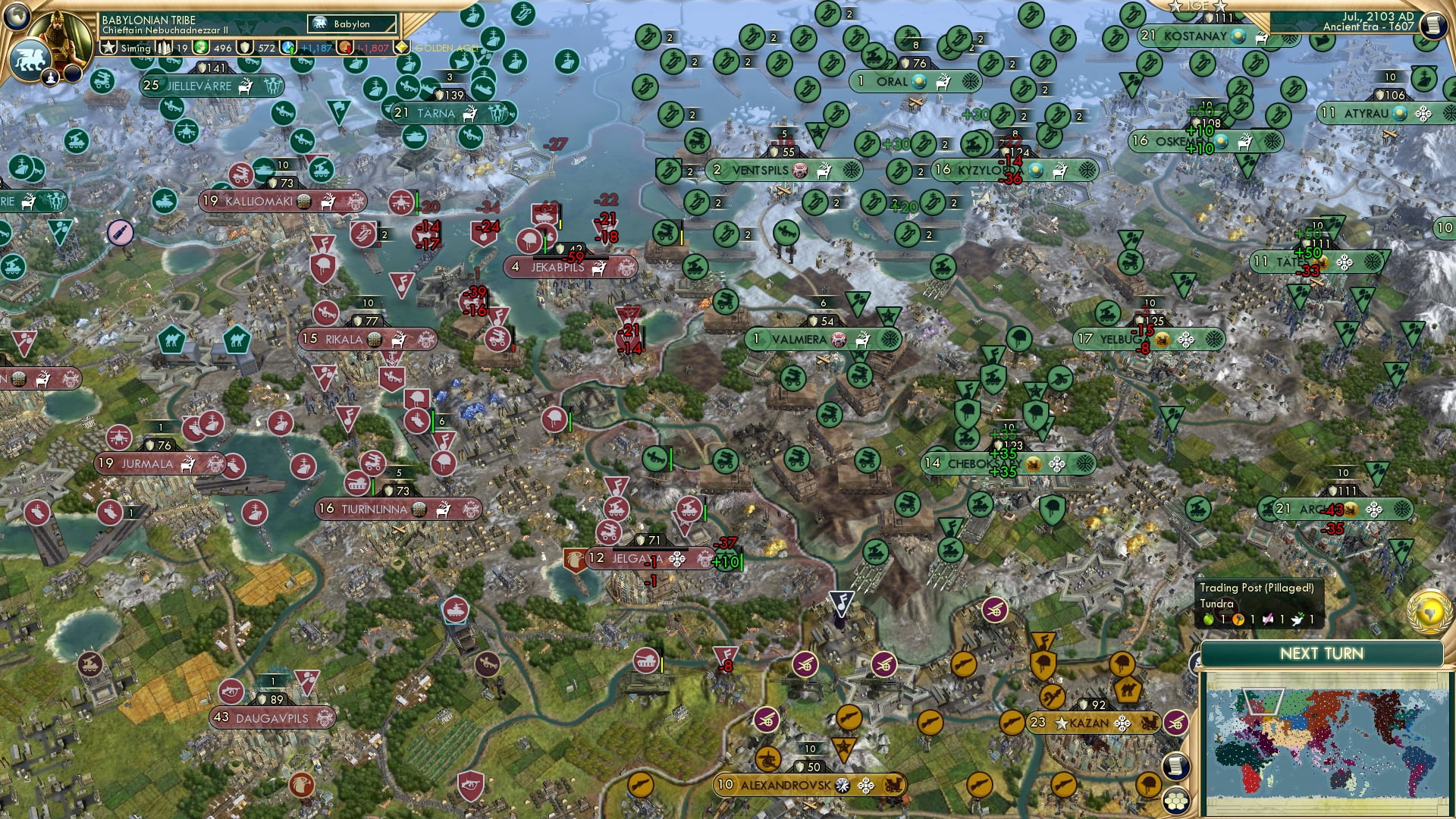The image size is (1456, 819).
Task: Click the Babylonian lion civilization emblem top-left
Action: [x=30, y=61]
